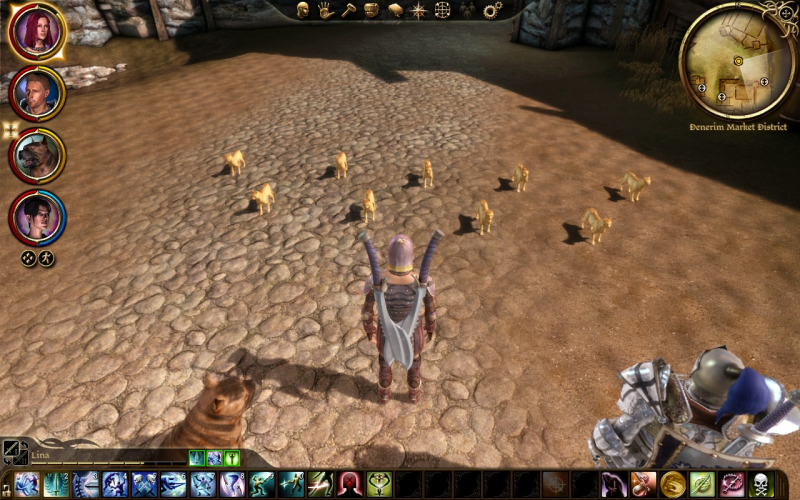Toggle the quickbar padlock

(x=5, y=488)
